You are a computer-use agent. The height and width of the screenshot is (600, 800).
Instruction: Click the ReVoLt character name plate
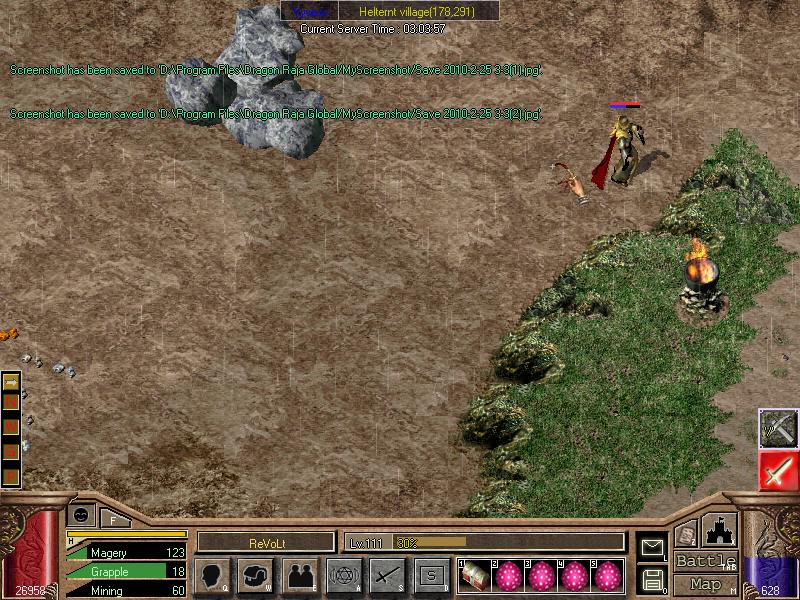pyautogui.click(x=265, y=542)
